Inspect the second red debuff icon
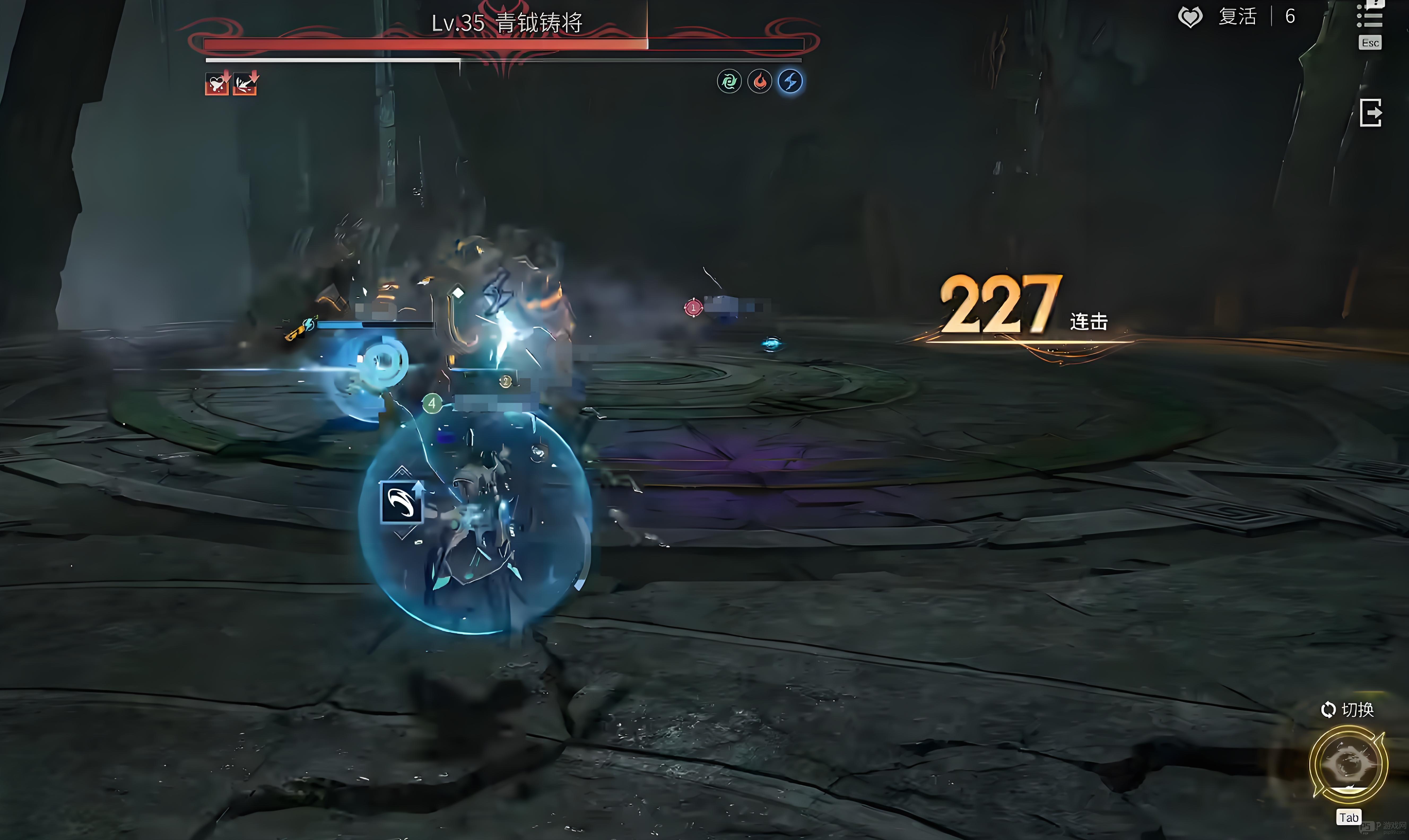Image resolution: width=1409 pixels, height=840 pixels. [x=245, y=84]
